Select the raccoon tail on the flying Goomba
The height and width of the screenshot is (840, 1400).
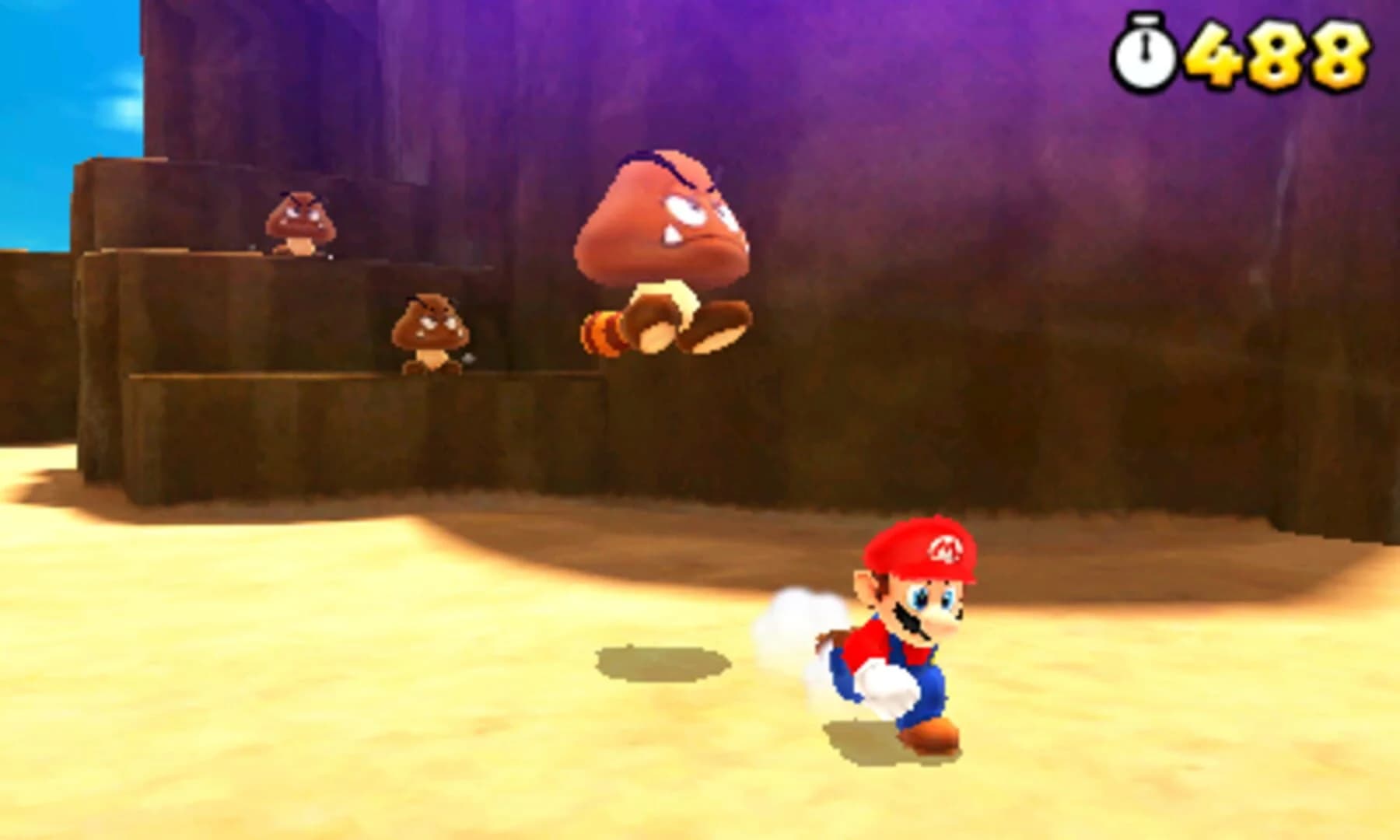[x=603, y=331]
